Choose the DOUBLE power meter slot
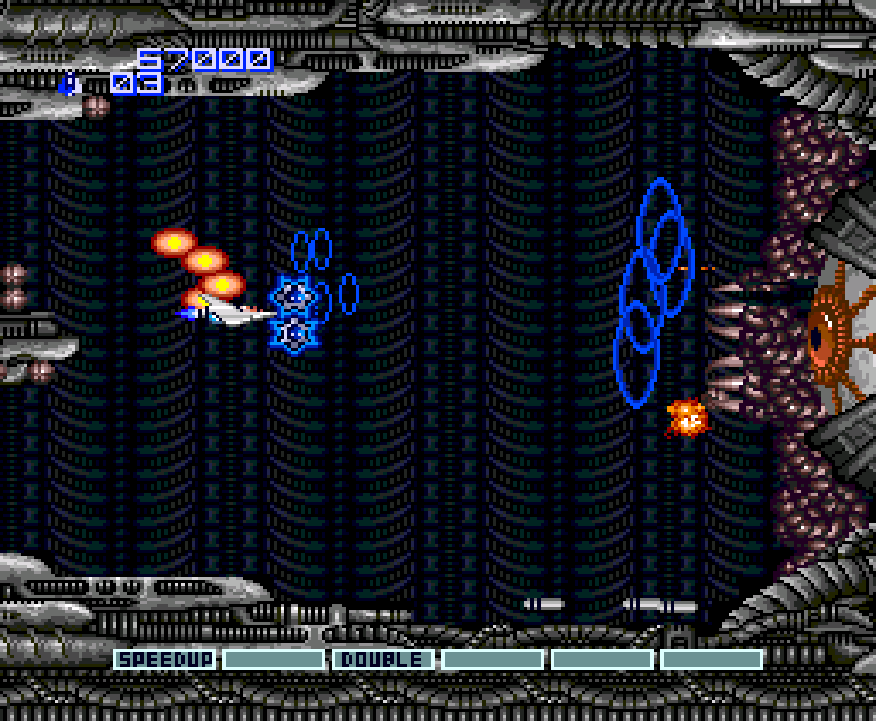876x721 pixels. pos(384,660)
